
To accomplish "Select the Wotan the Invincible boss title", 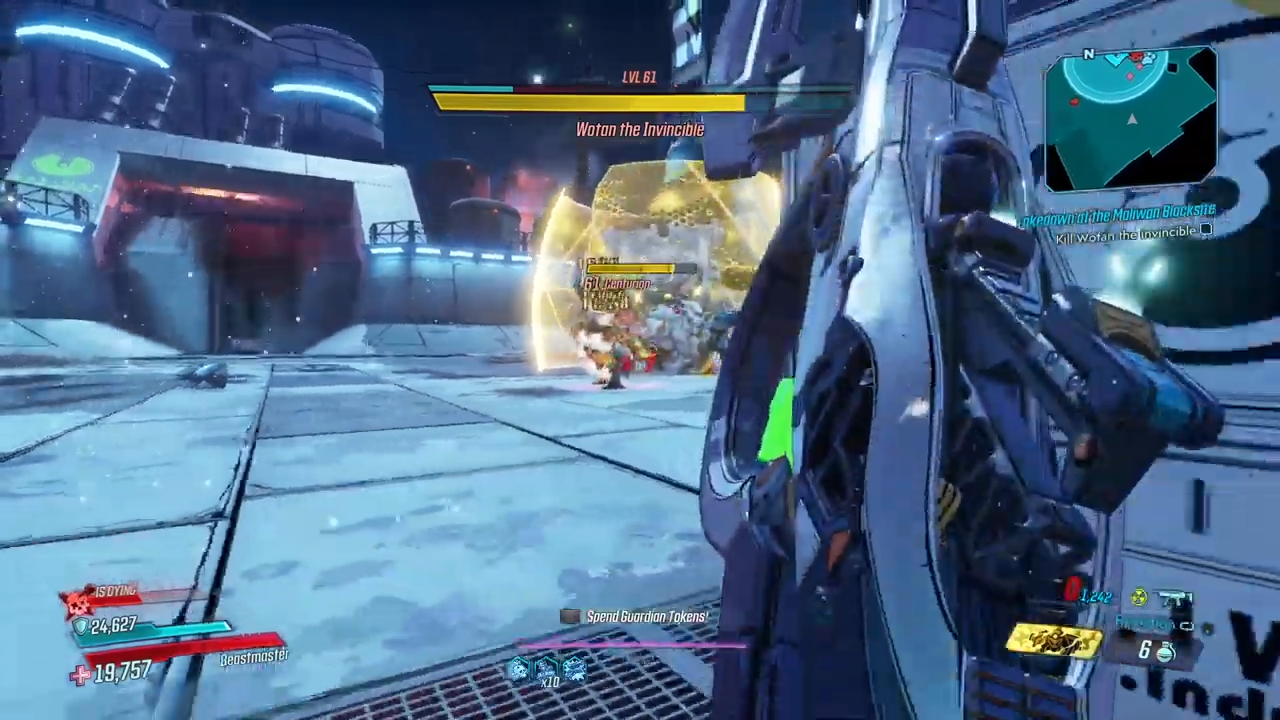I will coord(640,129).
